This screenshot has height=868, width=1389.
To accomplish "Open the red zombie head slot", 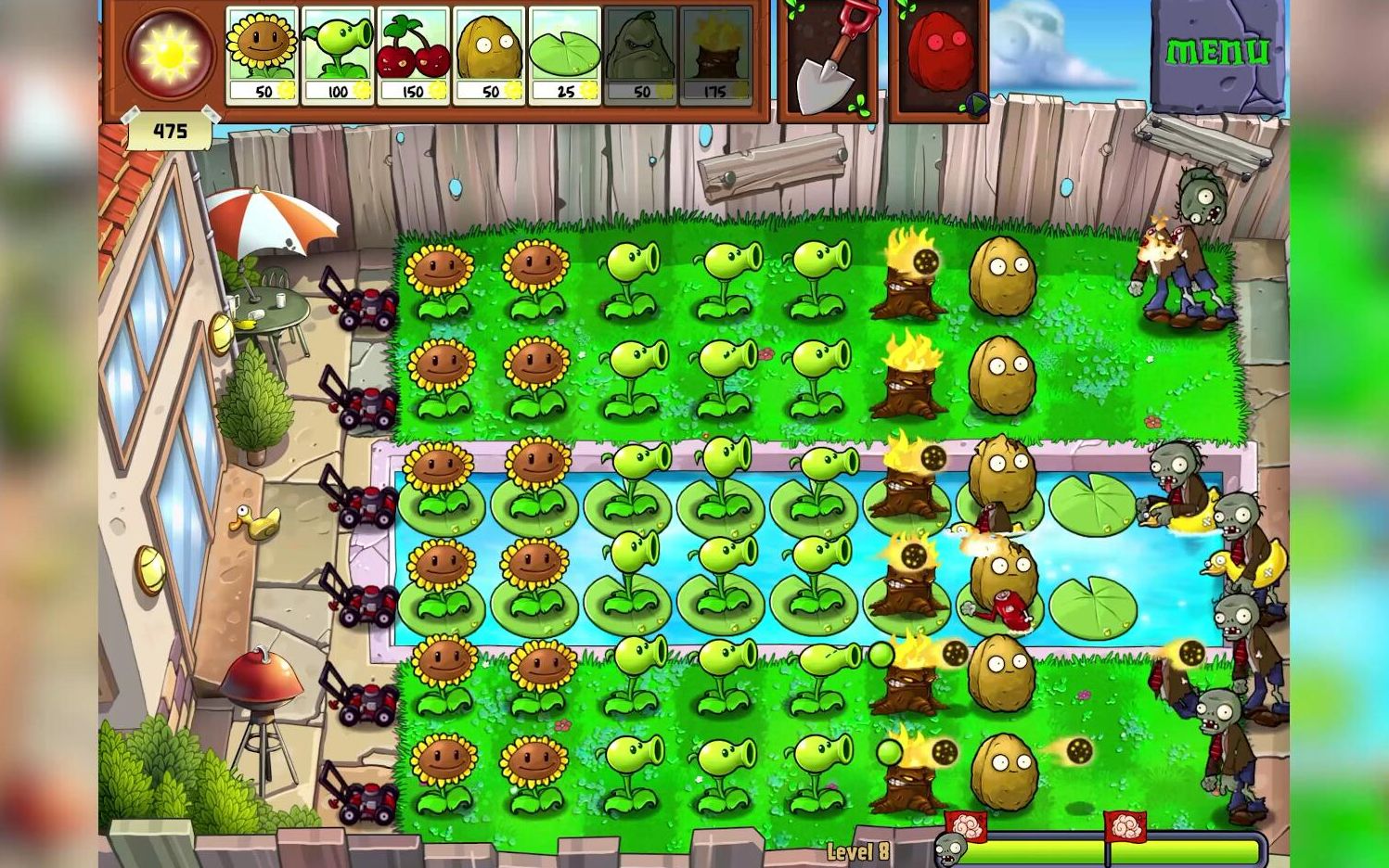I will coord(939,57).
